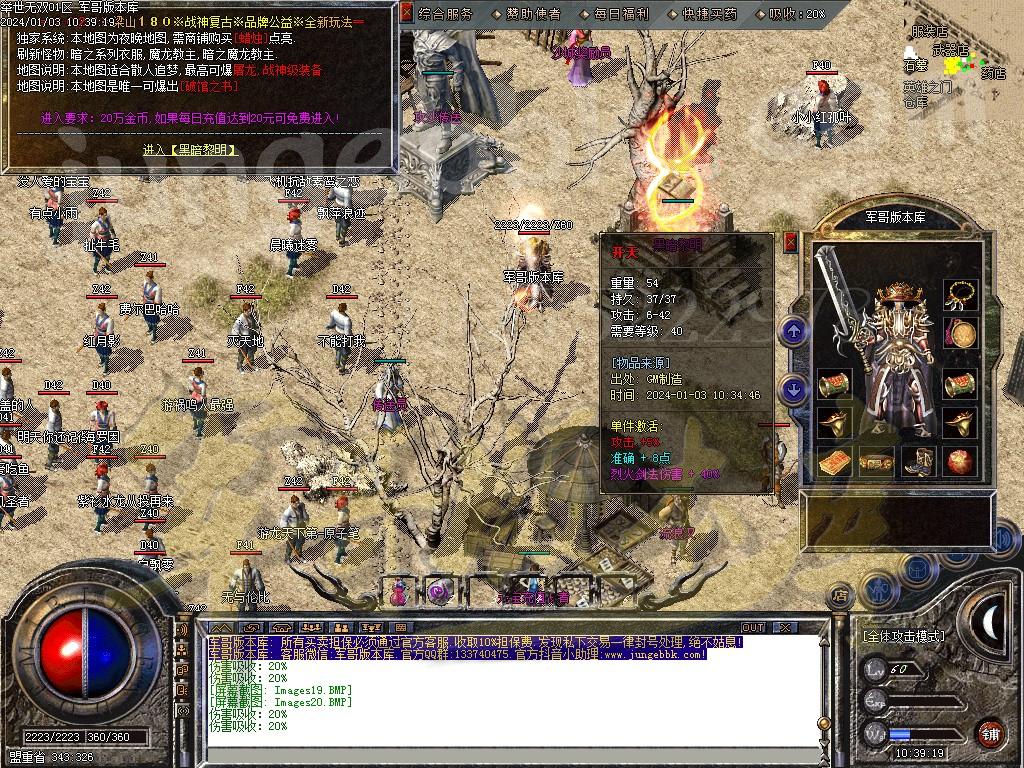This screenshot has height=768, width=1024.
Task: Select the red gem orb slot
Action: click(x=961, y=462)
